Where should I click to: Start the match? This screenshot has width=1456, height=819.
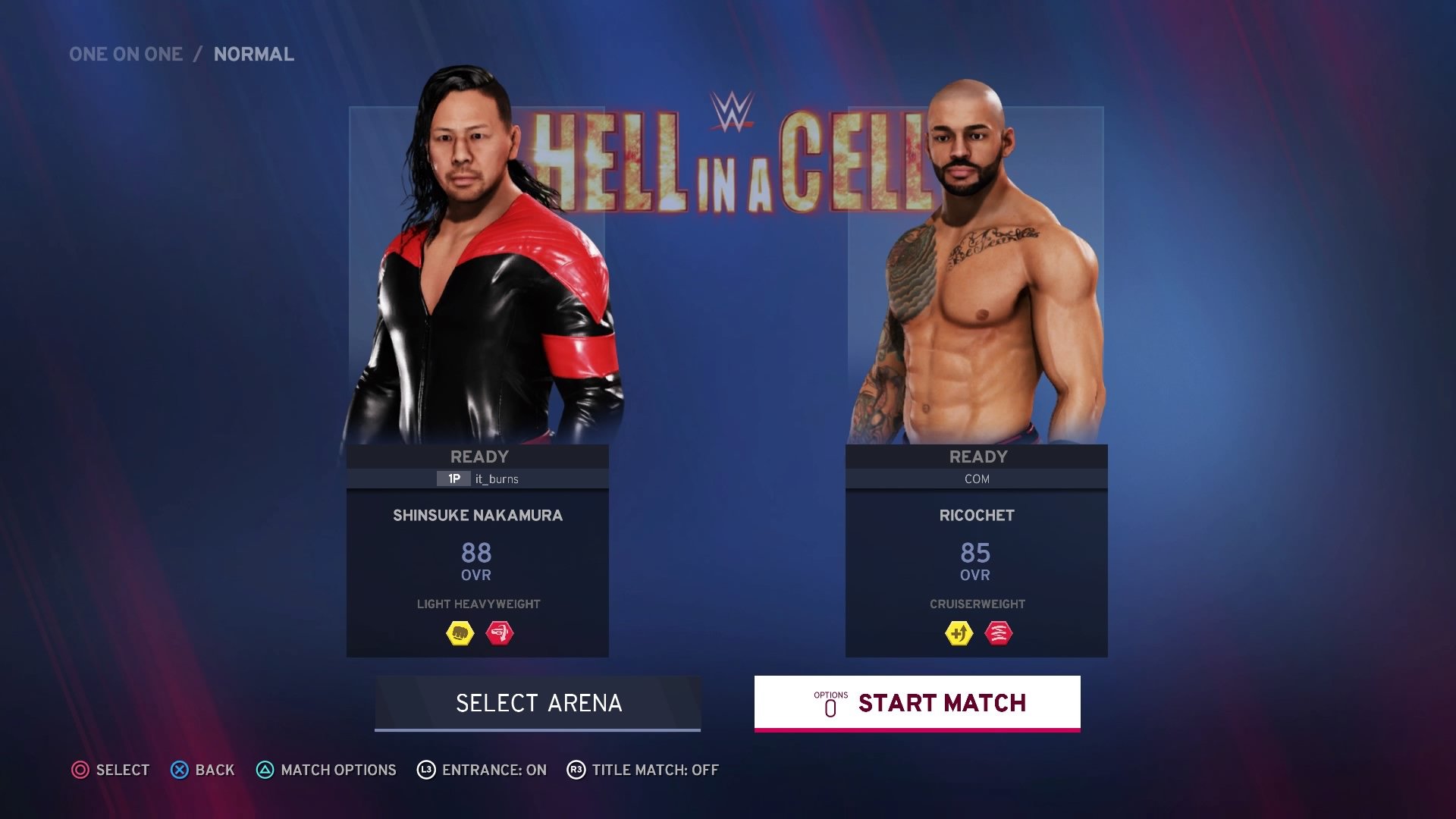click(x=917, y=703)
